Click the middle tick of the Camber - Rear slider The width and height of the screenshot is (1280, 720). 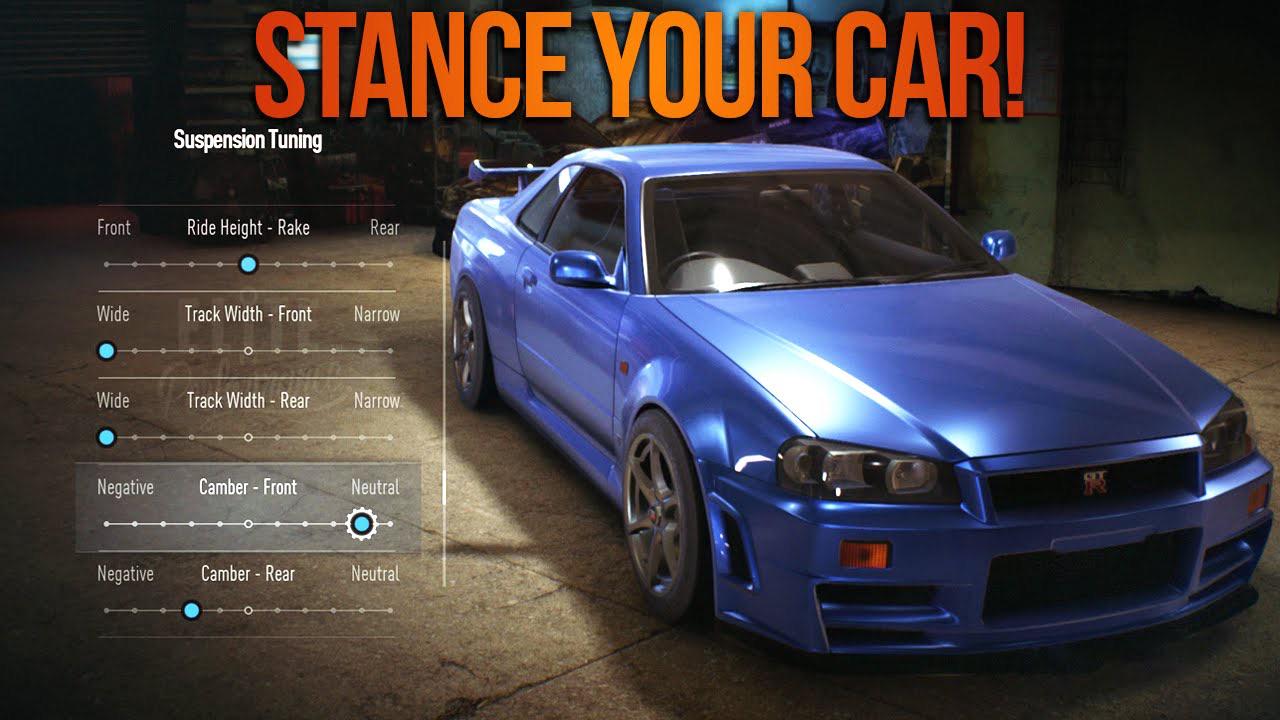(247, 609)
